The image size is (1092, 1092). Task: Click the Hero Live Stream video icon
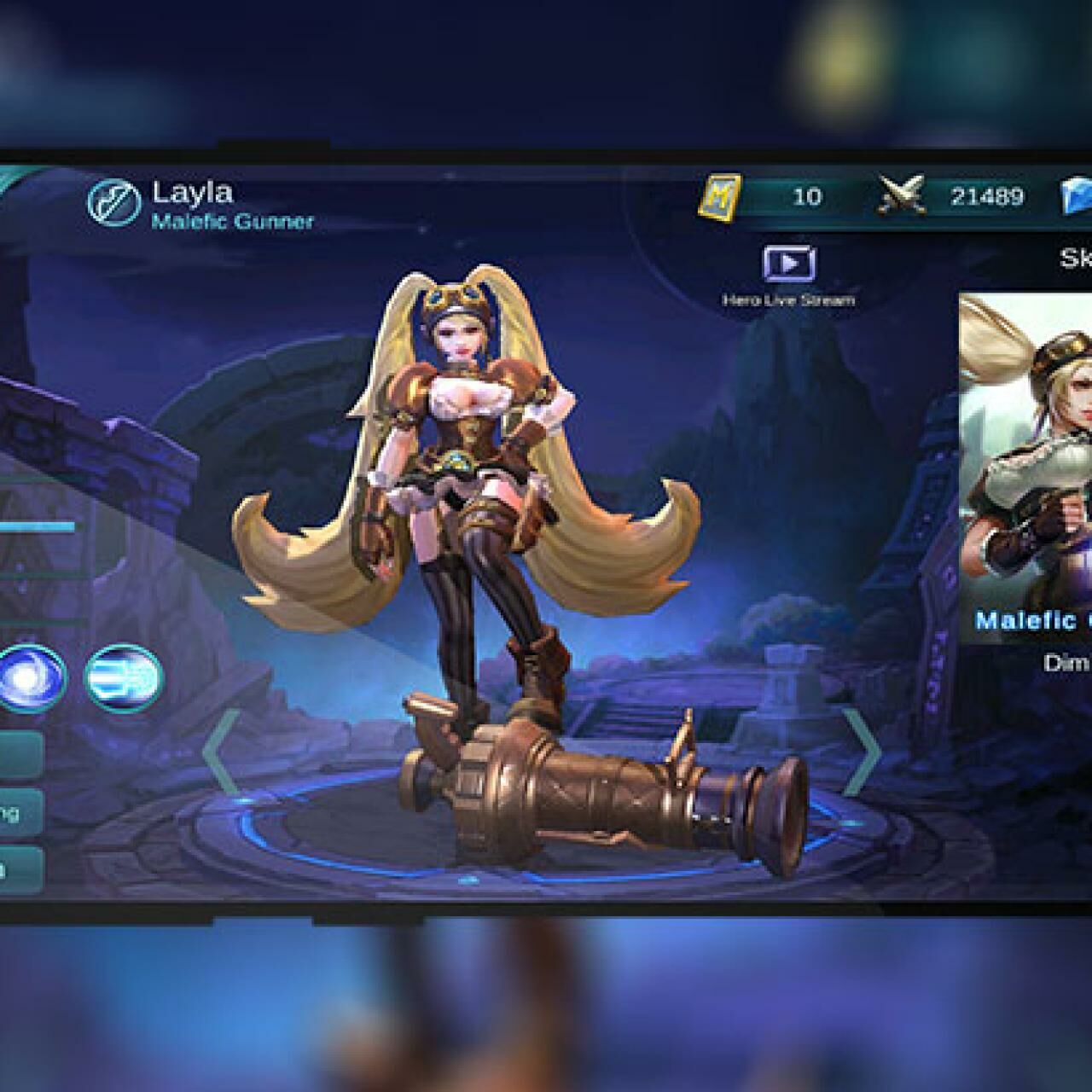pyautogui.click(x=789, y=264)
